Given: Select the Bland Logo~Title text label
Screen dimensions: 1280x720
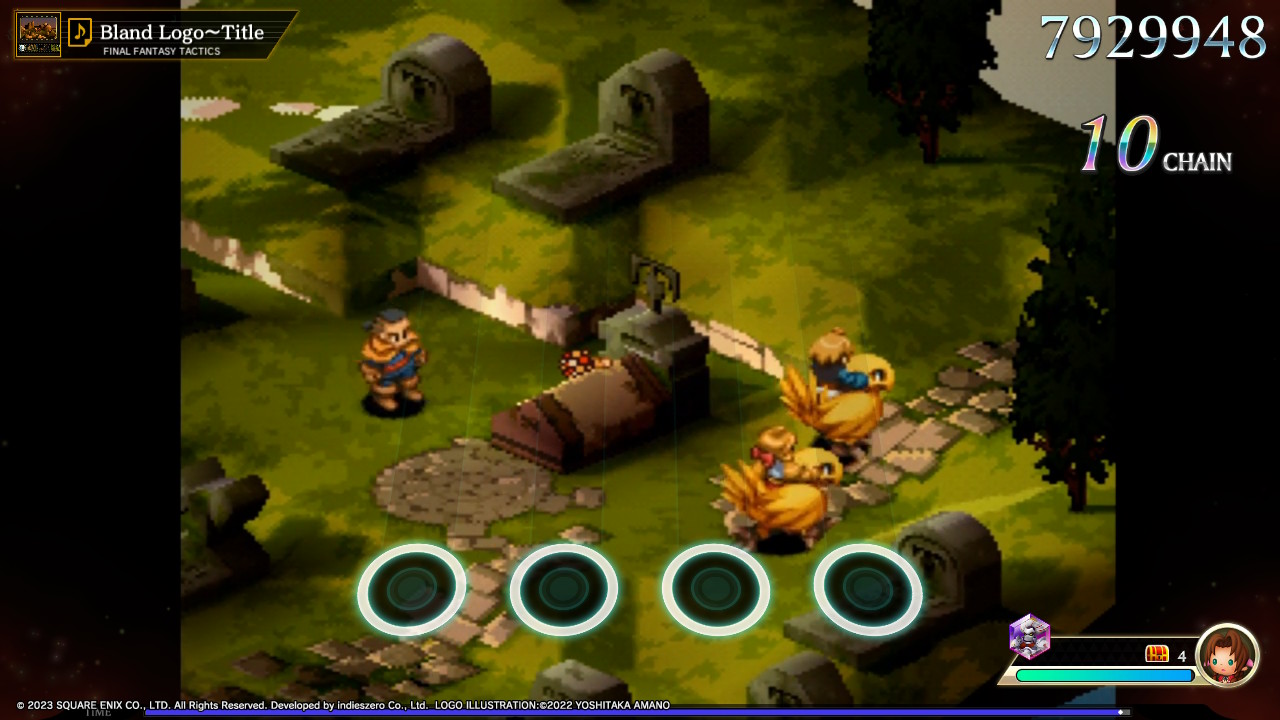Looking at the screenshot, I should click(x=180, y=30).
